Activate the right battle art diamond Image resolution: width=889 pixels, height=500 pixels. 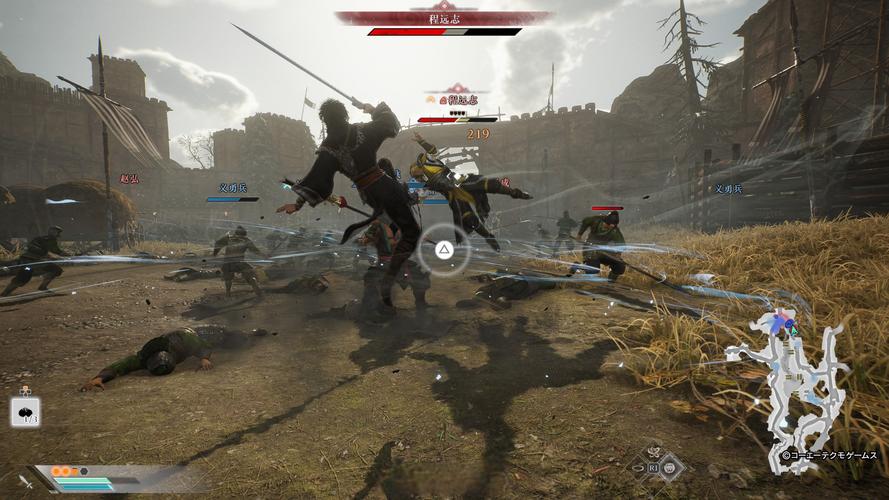[671, 466]
